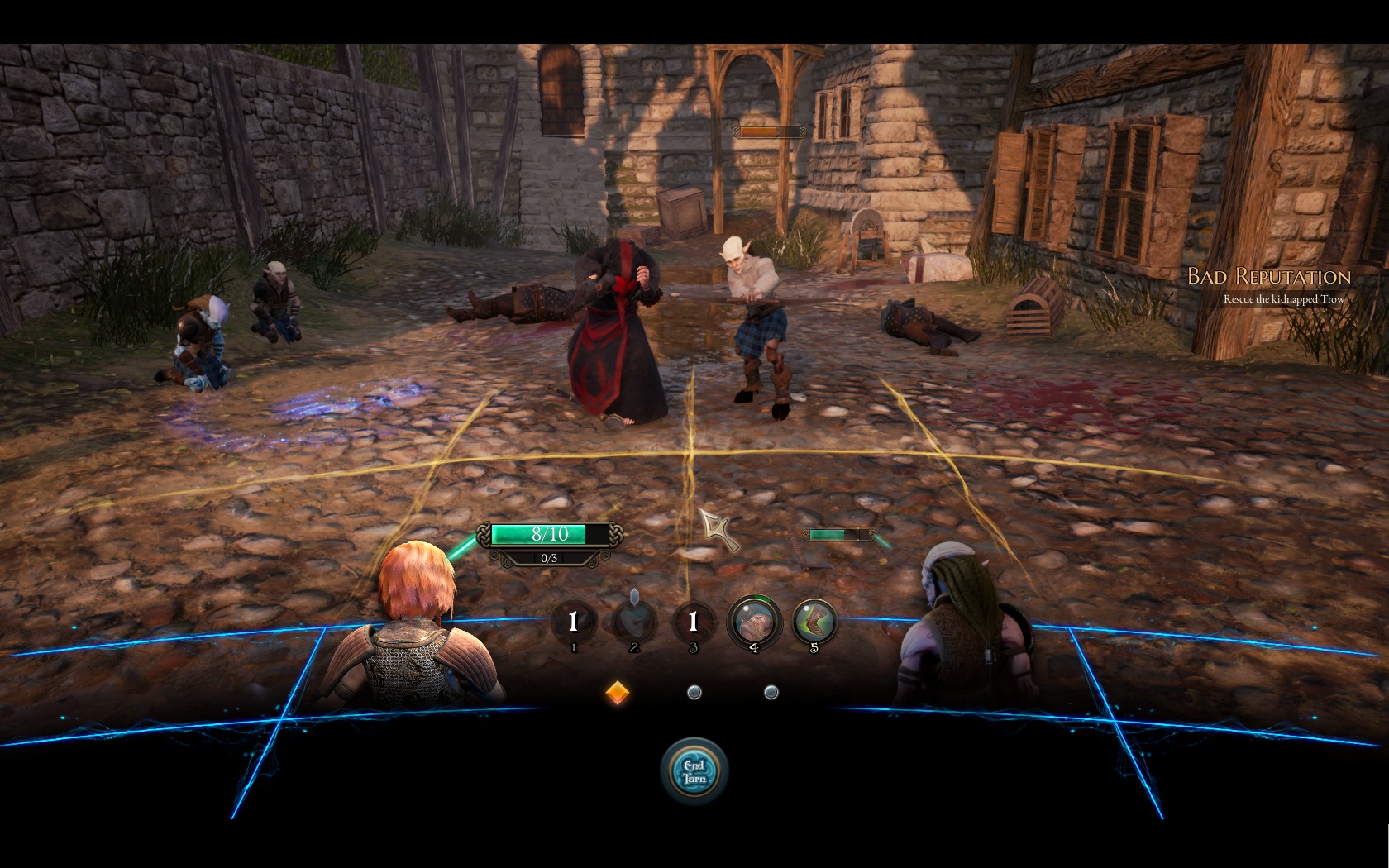Screen dimensions: 1389x868
Task: Open the Bad Reputation quest tracker
Action: click(1268, 277)
